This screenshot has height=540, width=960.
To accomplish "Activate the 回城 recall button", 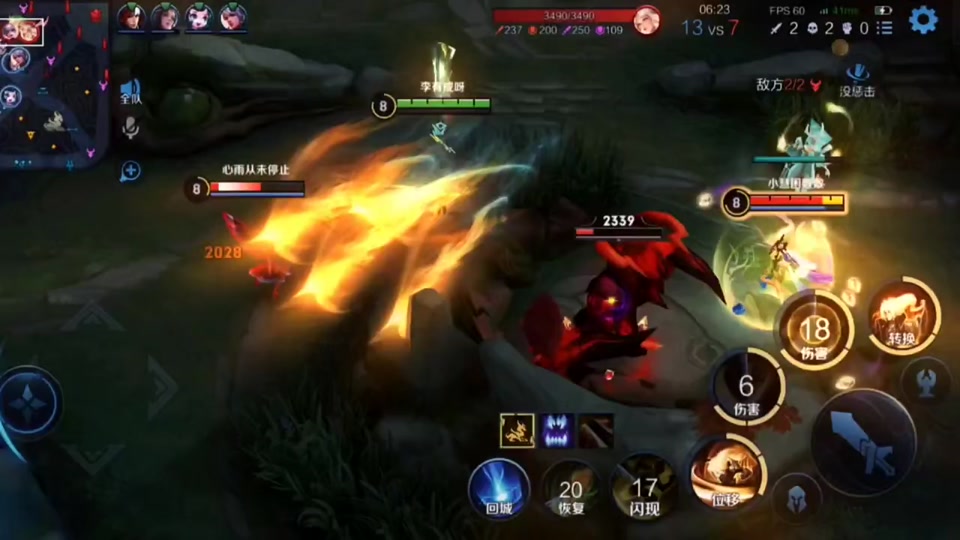I will pos(498,488).
